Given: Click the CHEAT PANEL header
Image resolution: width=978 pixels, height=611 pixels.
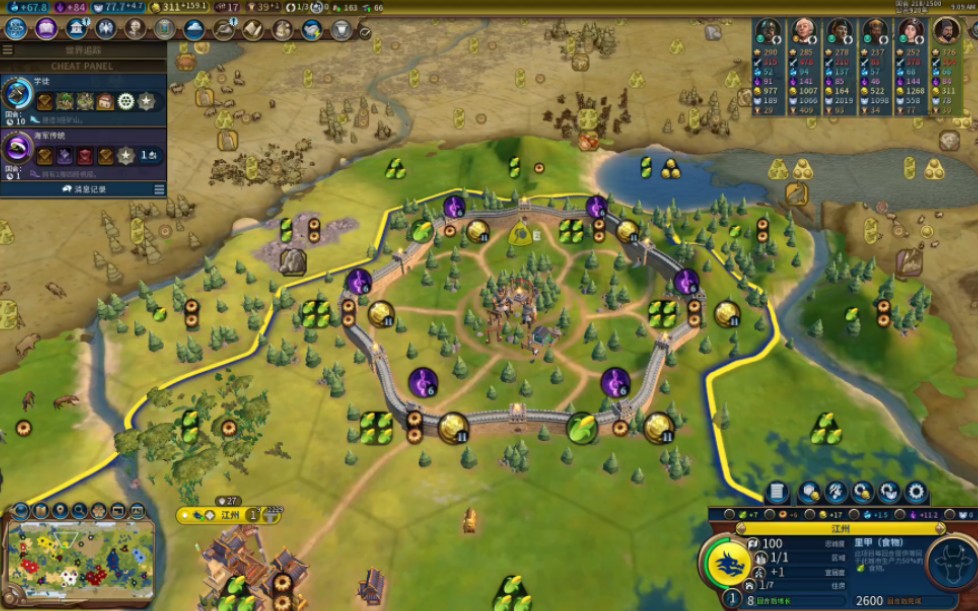Looking at the screenshot, I should [x=82, y=66].
